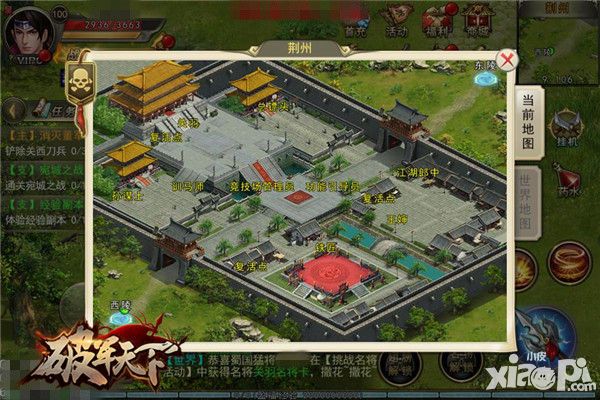Click the 江湖郎中 NPC label on map
600x400 pixels.
coord(418,173)
